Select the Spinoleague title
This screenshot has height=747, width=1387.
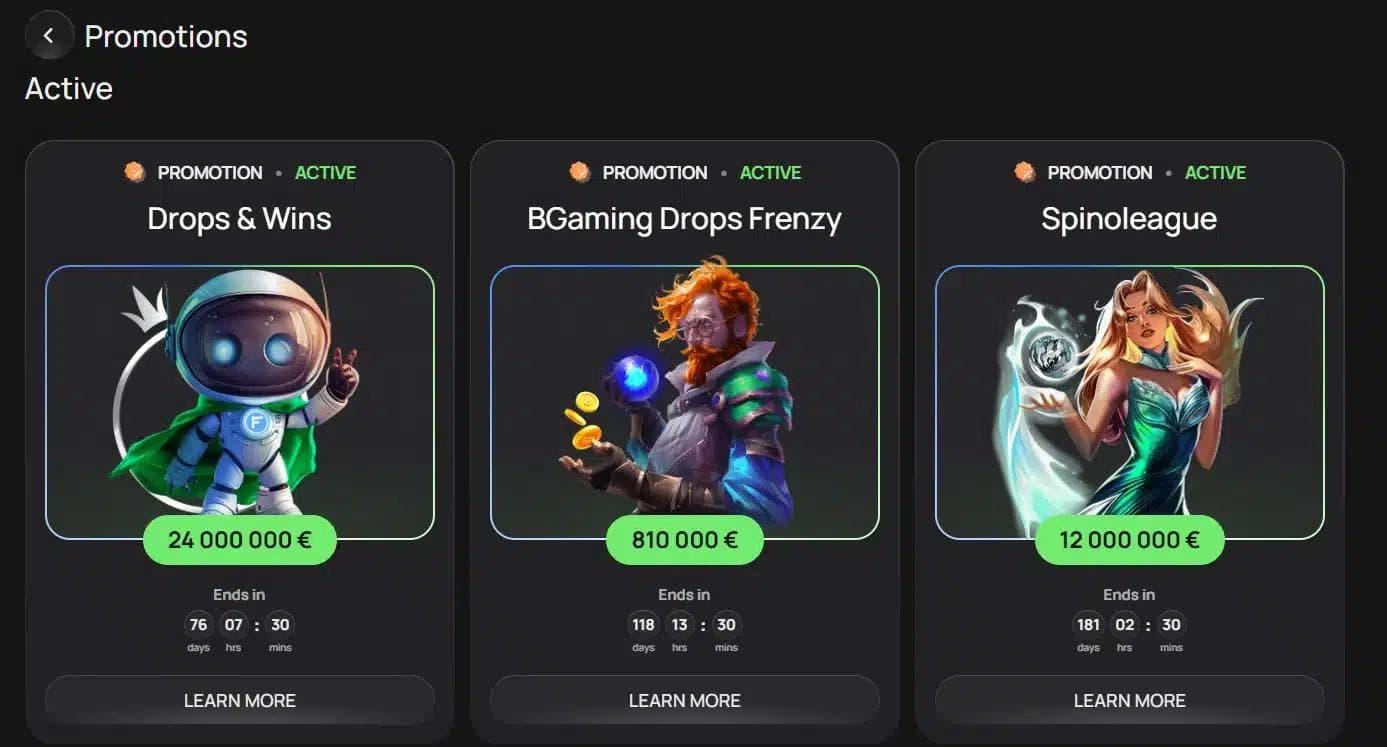point(1129,219)
